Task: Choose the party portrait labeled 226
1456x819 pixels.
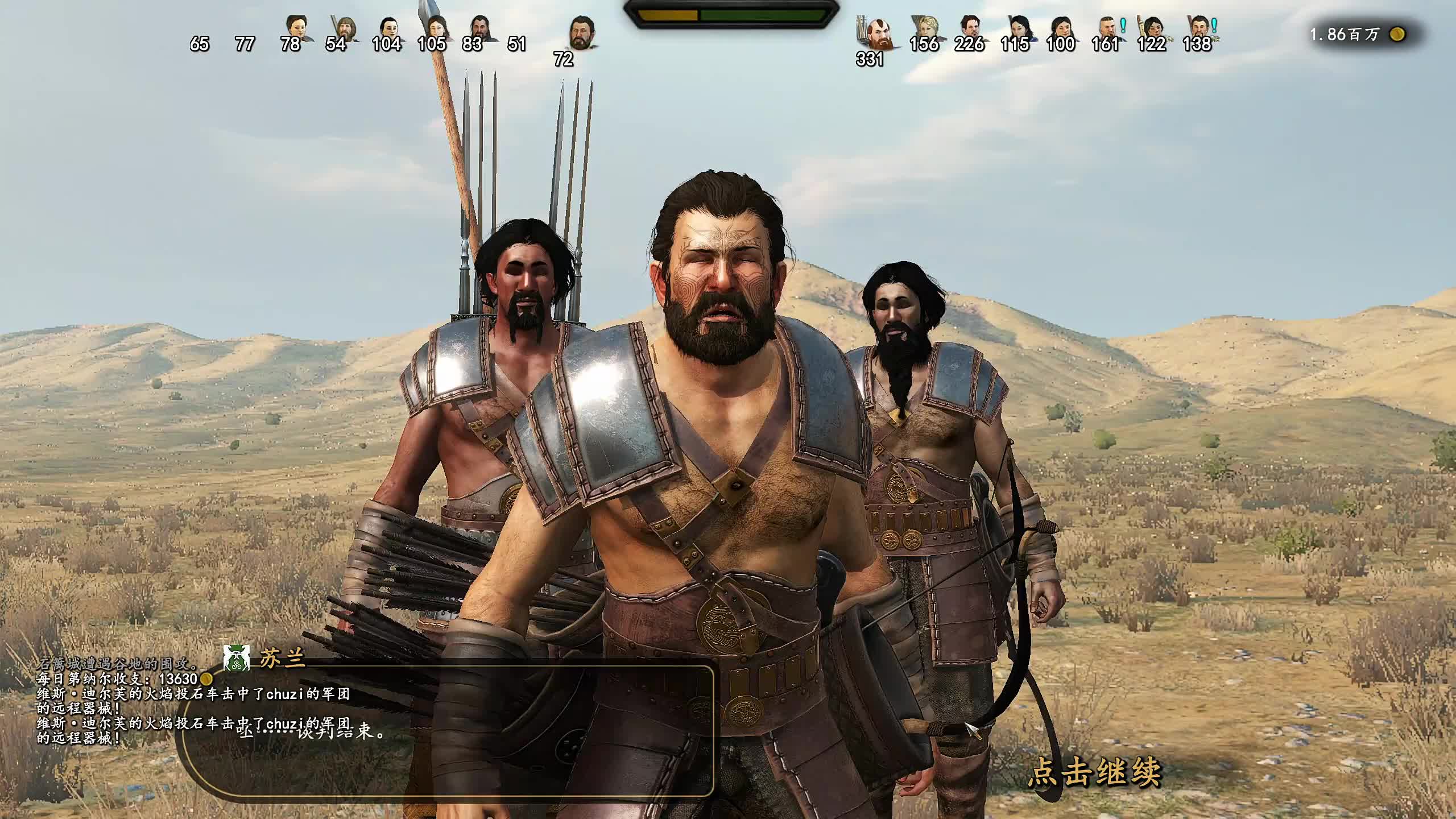Action: (x=971, y=27)
